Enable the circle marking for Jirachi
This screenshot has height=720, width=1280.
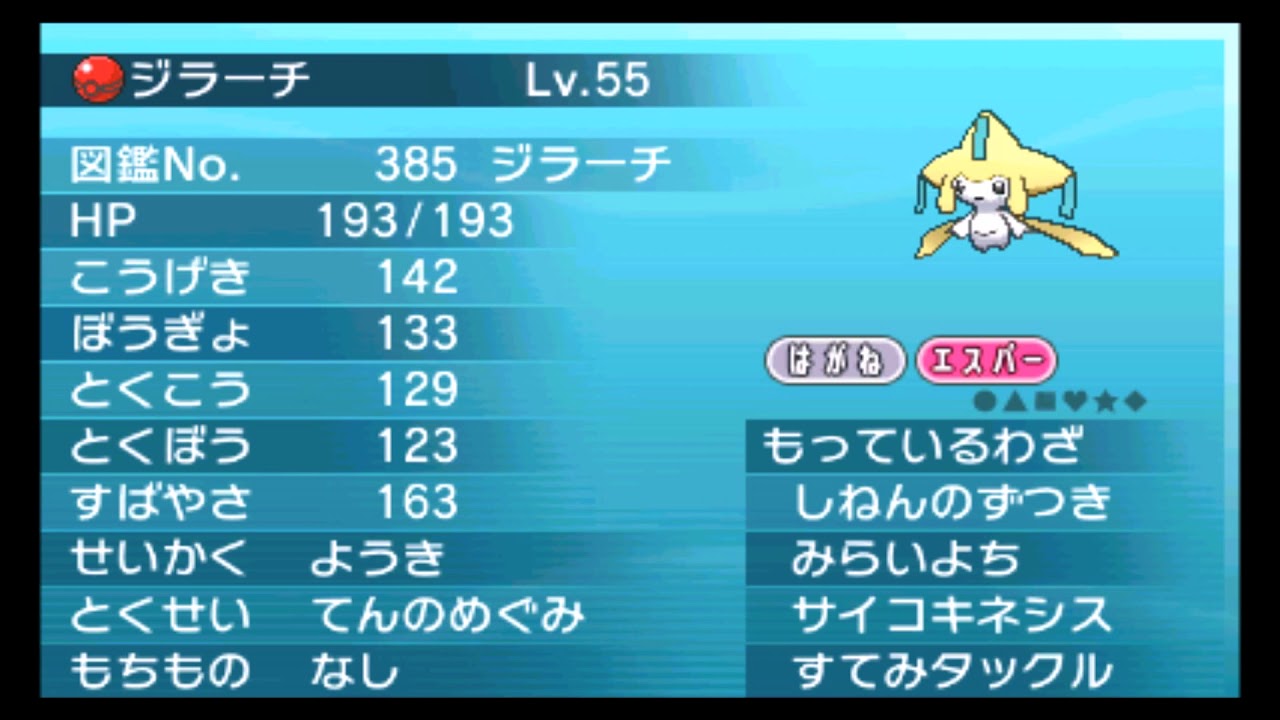985,400
